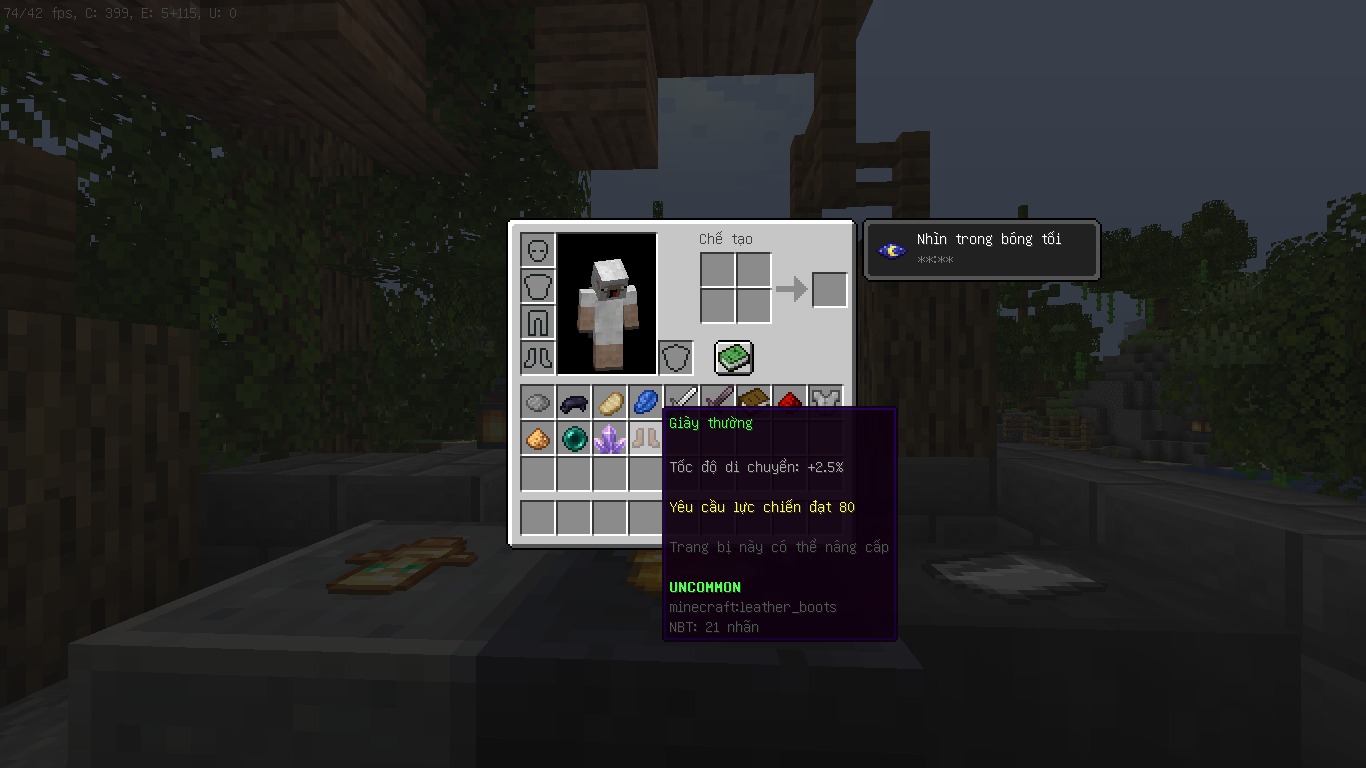Click the empty leggings armor slot
The image size is (1366, 768).
[538, 322]
